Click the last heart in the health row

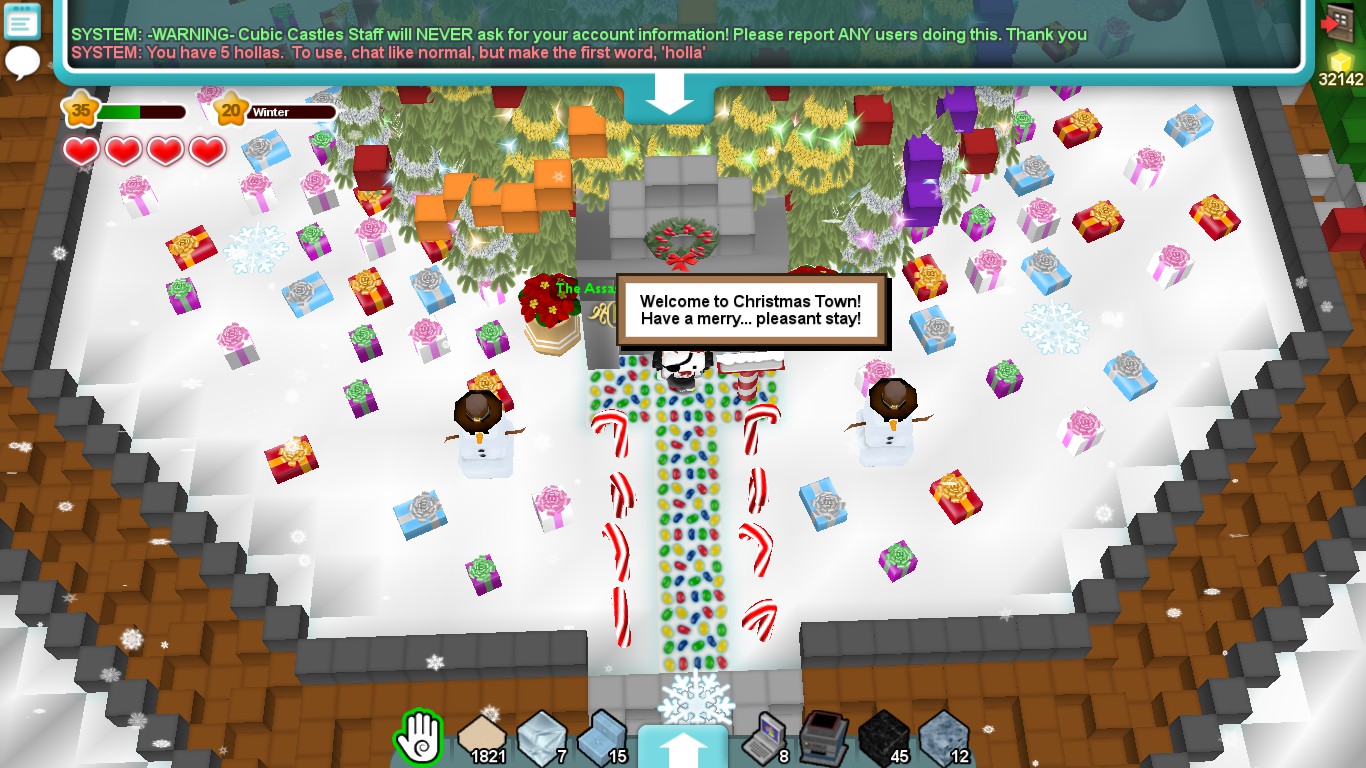206,151
